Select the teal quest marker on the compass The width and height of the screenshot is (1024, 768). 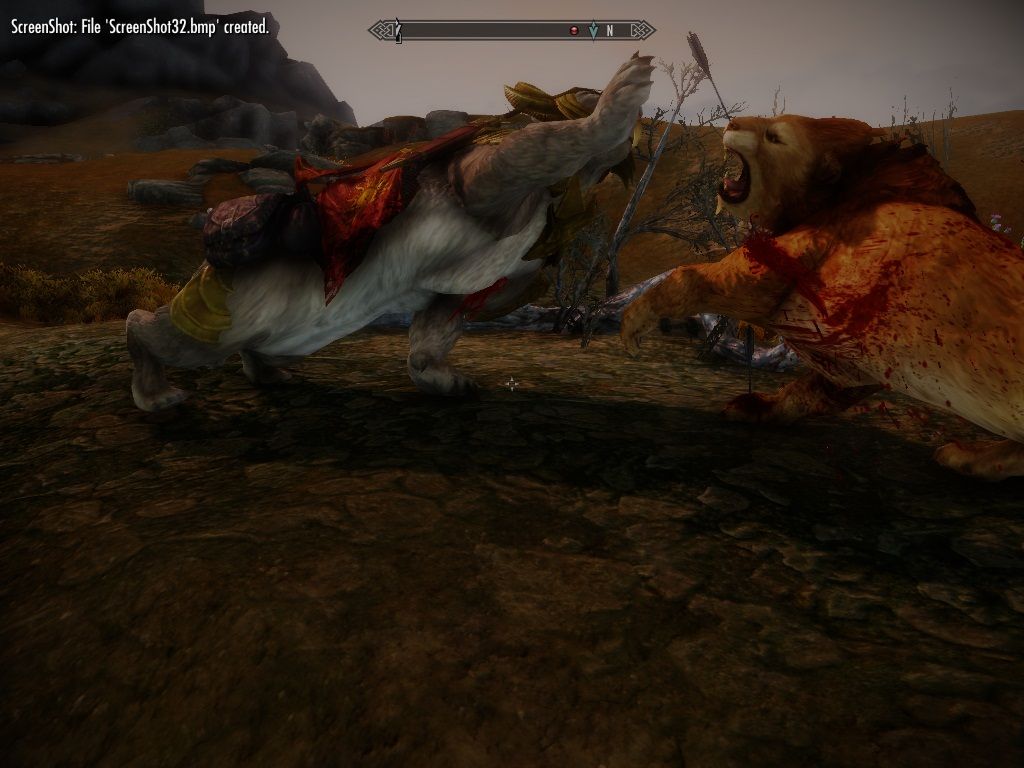pos(593,31)
